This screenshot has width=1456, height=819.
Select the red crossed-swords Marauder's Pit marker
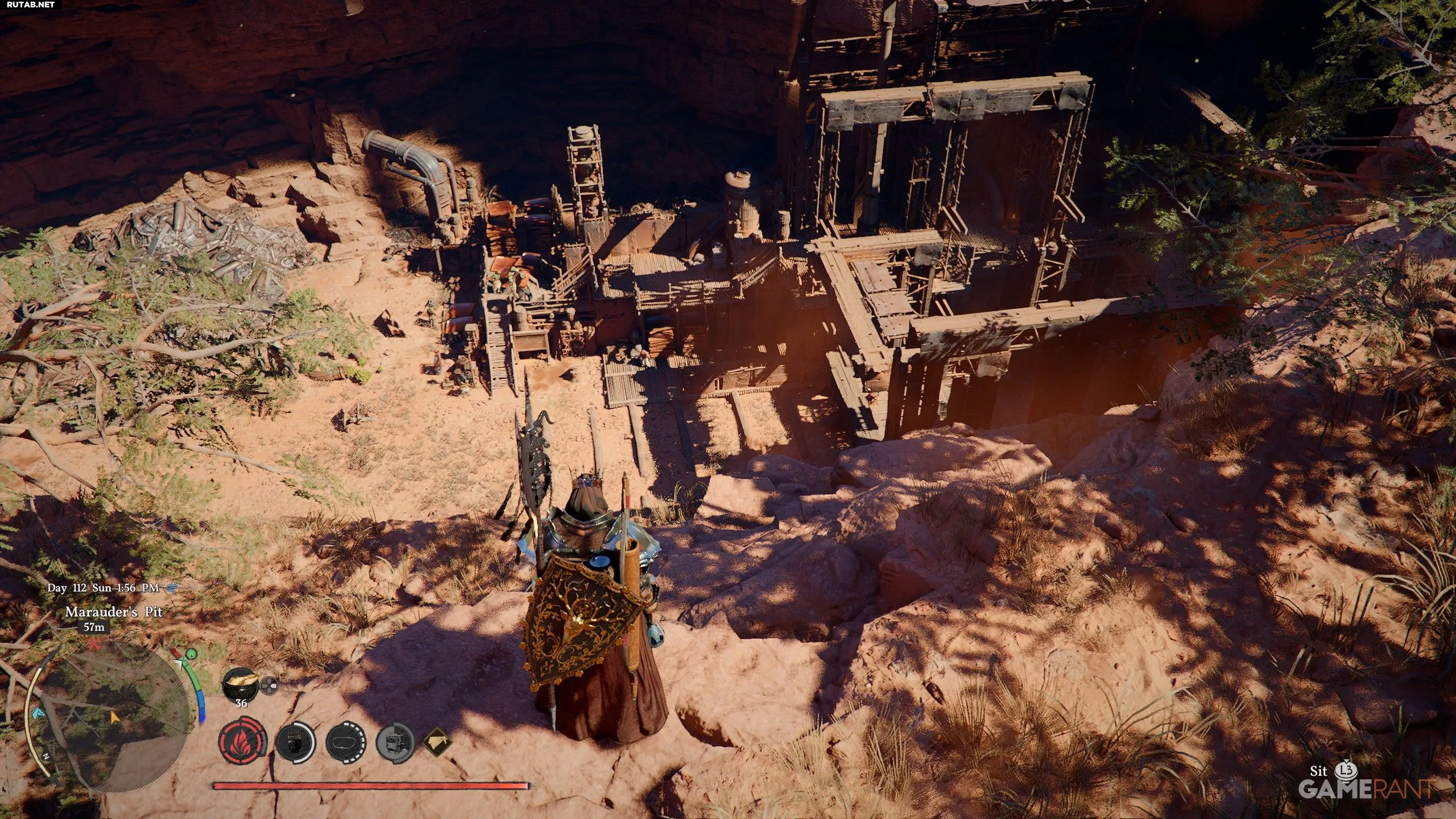94,644
